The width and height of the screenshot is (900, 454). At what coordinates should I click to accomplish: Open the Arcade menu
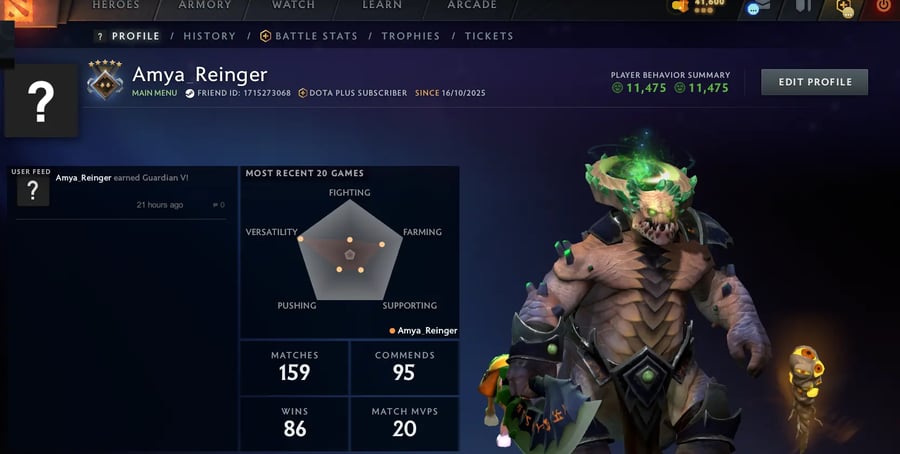pos(472,5)
